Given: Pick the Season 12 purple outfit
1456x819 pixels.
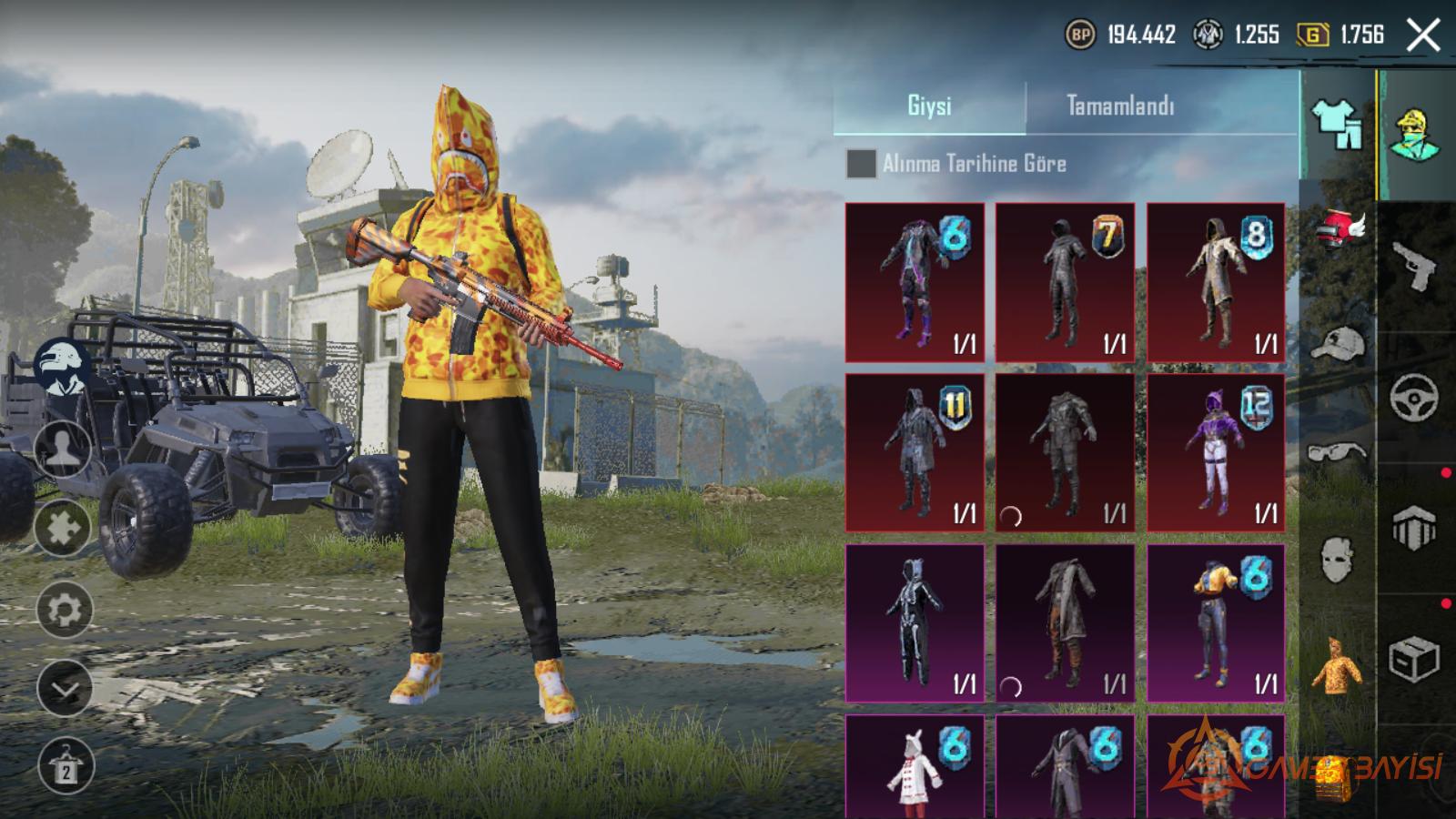Looking at the screenshot, I should (1216, 452).
